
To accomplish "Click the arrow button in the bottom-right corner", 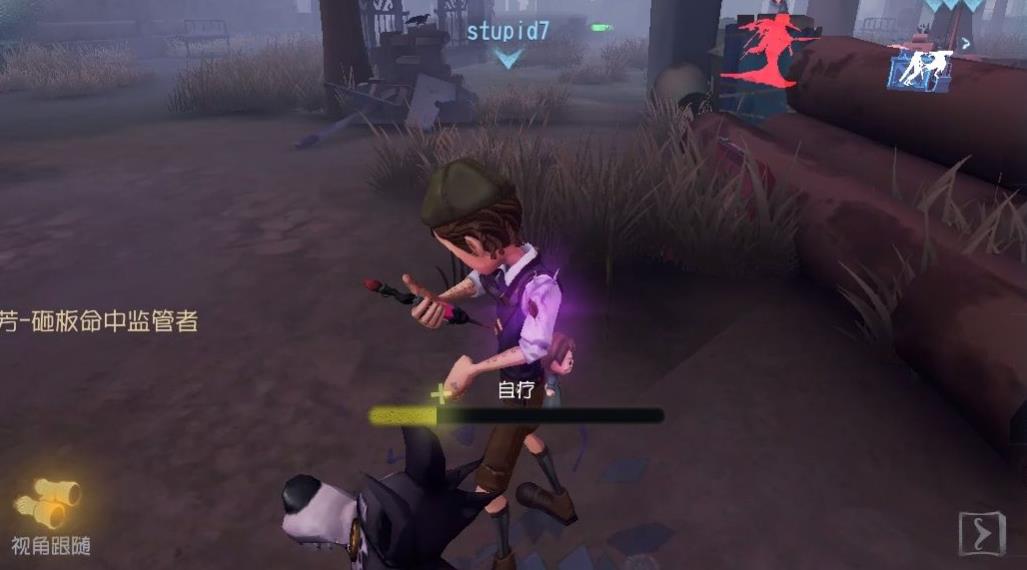I will 981,534.
